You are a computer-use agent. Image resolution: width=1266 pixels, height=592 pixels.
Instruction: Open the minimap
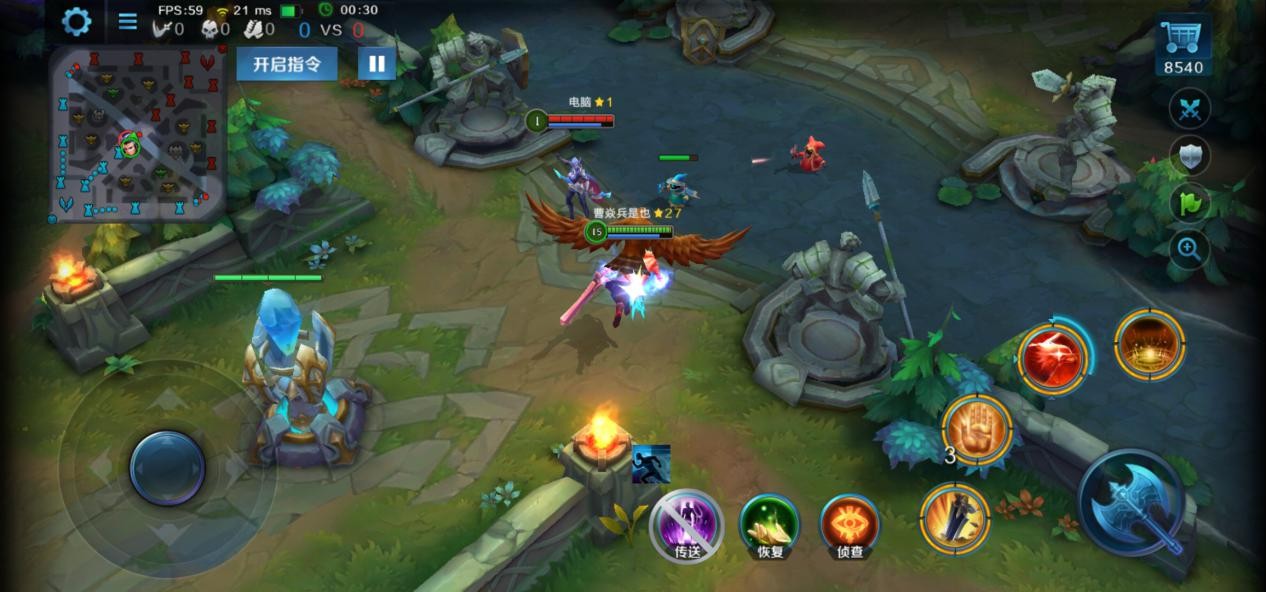137,134
